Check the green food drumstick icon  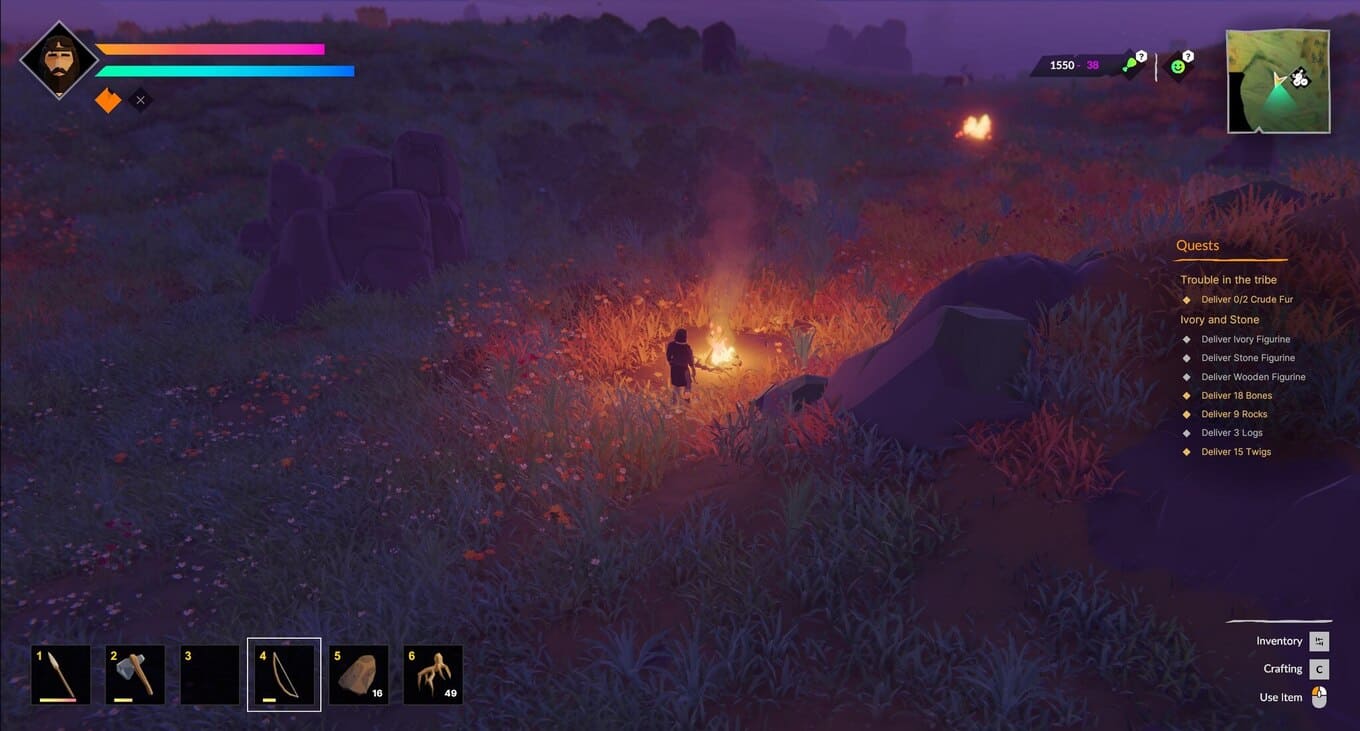tap(1130, 66)
